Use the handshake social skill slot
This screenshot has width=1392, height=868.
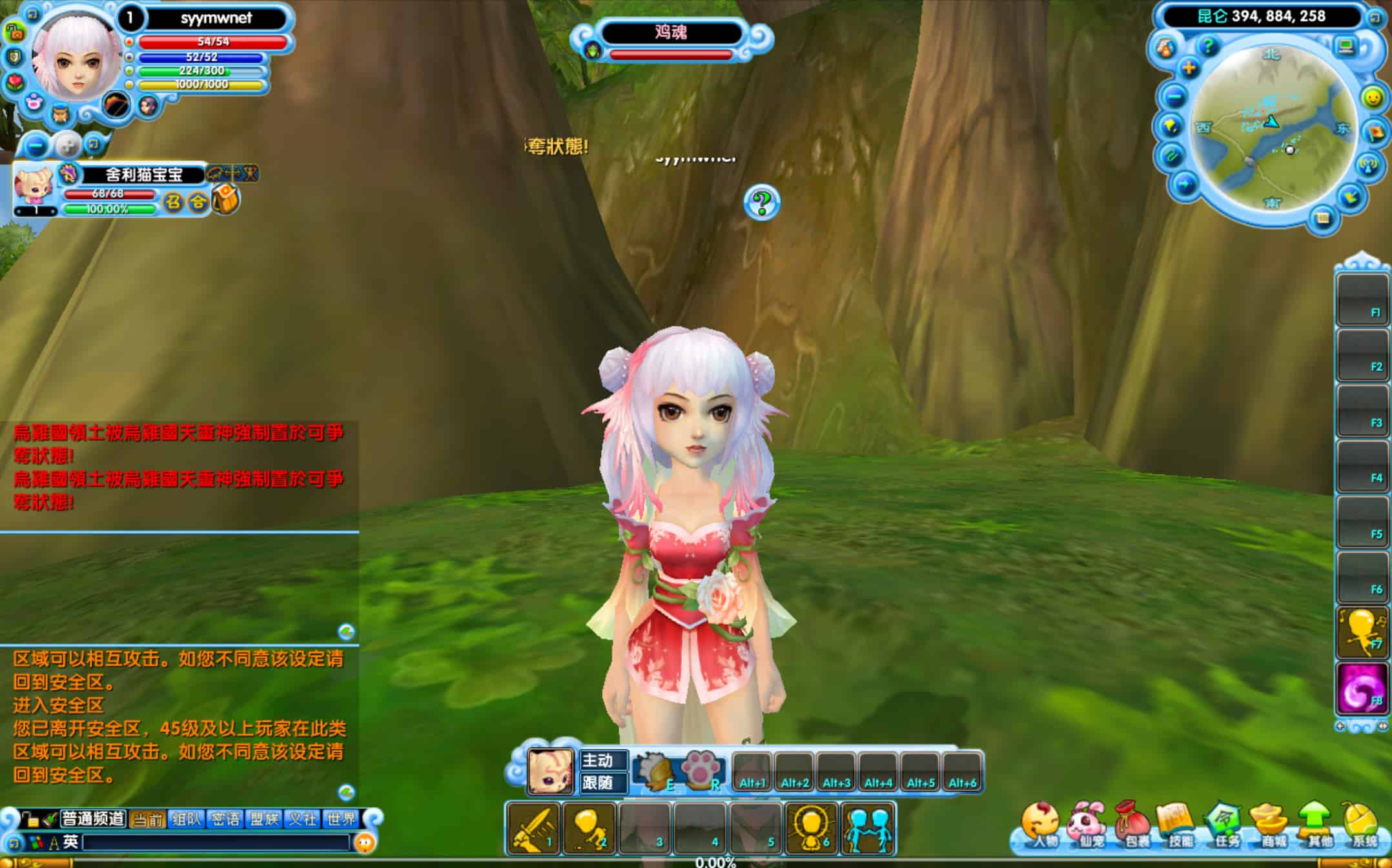pos(868,829)
